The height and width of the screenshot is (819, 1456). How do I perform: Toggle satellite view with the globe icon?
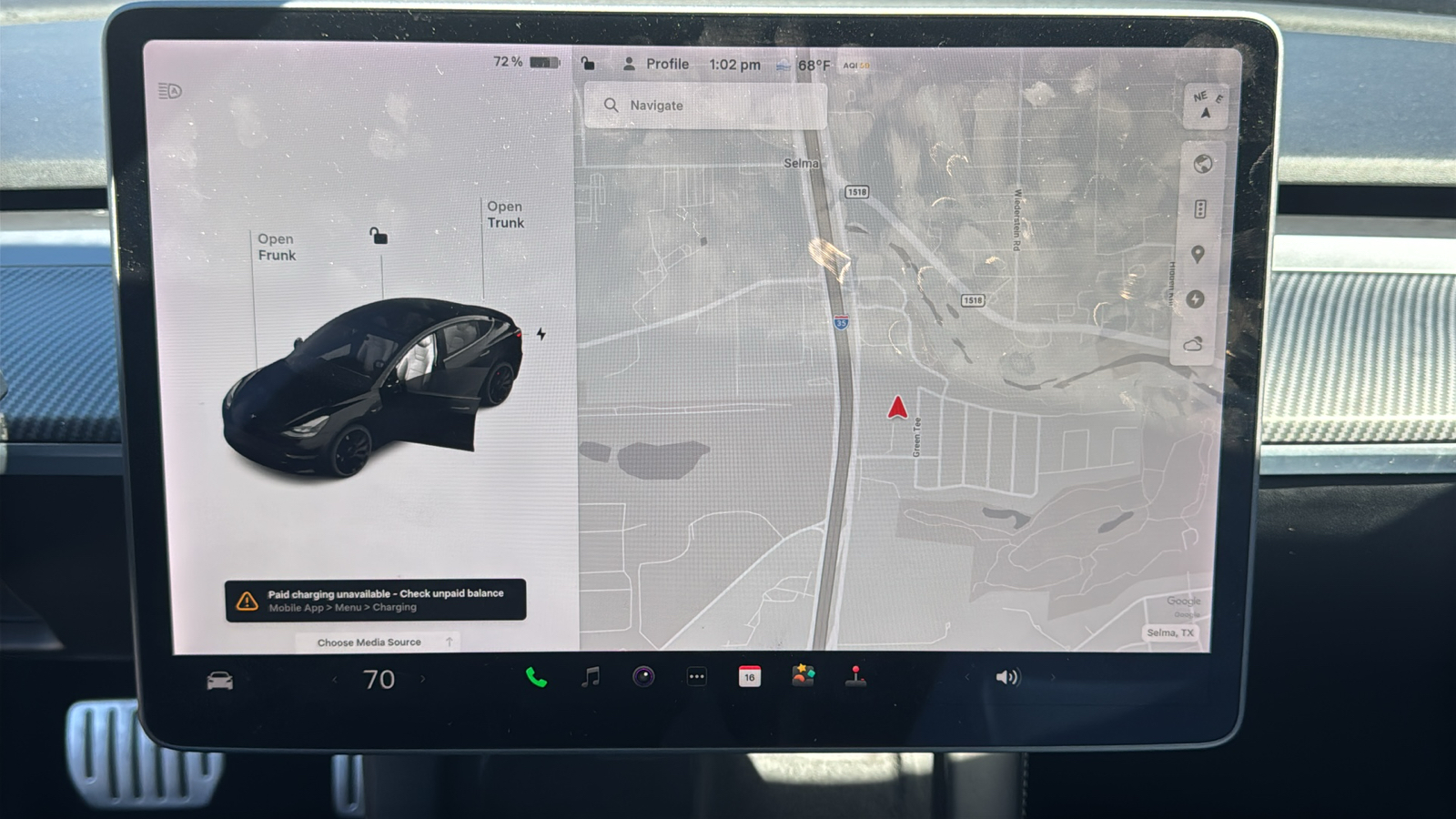coord(1200,165)
